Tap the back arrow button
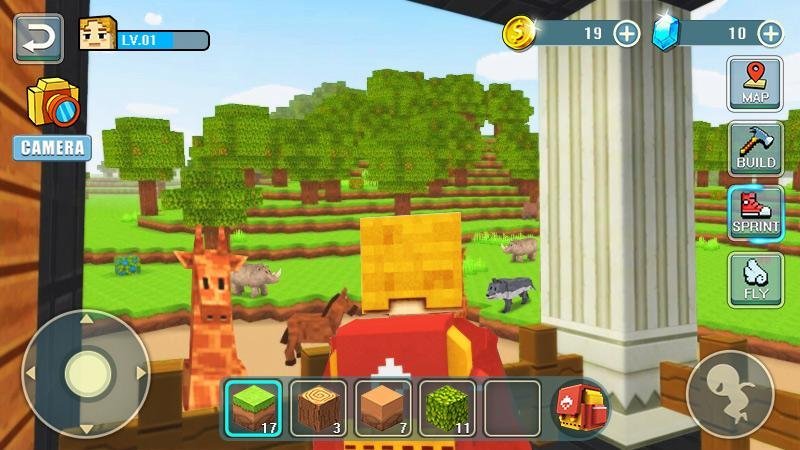The height and width of the screenshot is (450, 800). 38,38
